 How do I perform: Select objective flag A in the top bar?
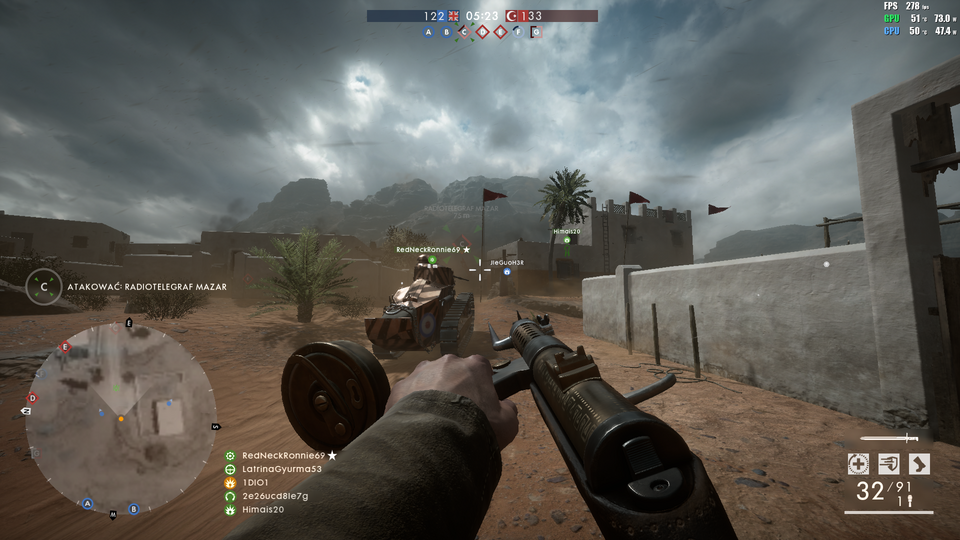pos(429,32)
